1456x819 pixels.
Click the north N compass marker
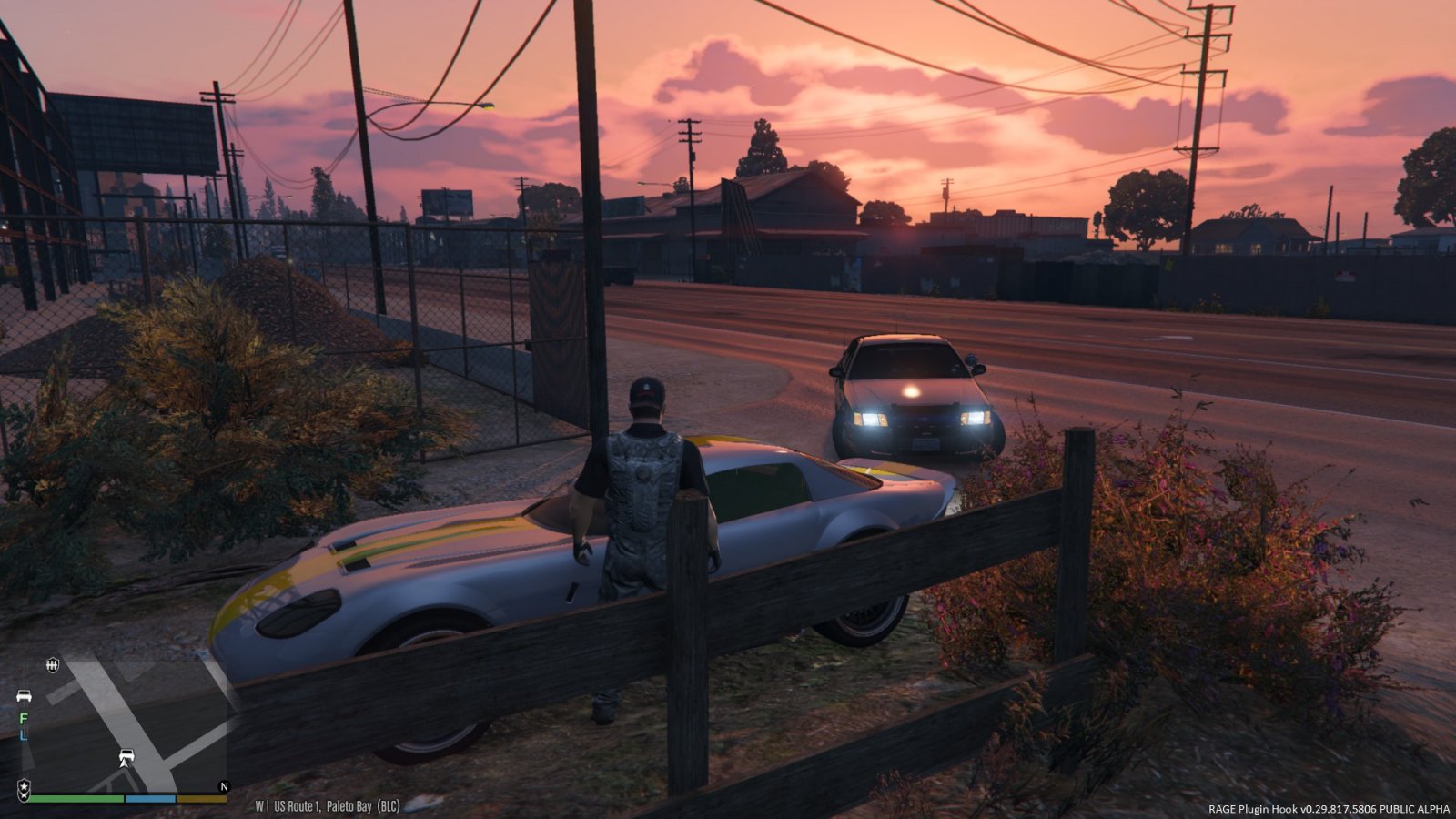pyautogui.click(x=224, y=786)
